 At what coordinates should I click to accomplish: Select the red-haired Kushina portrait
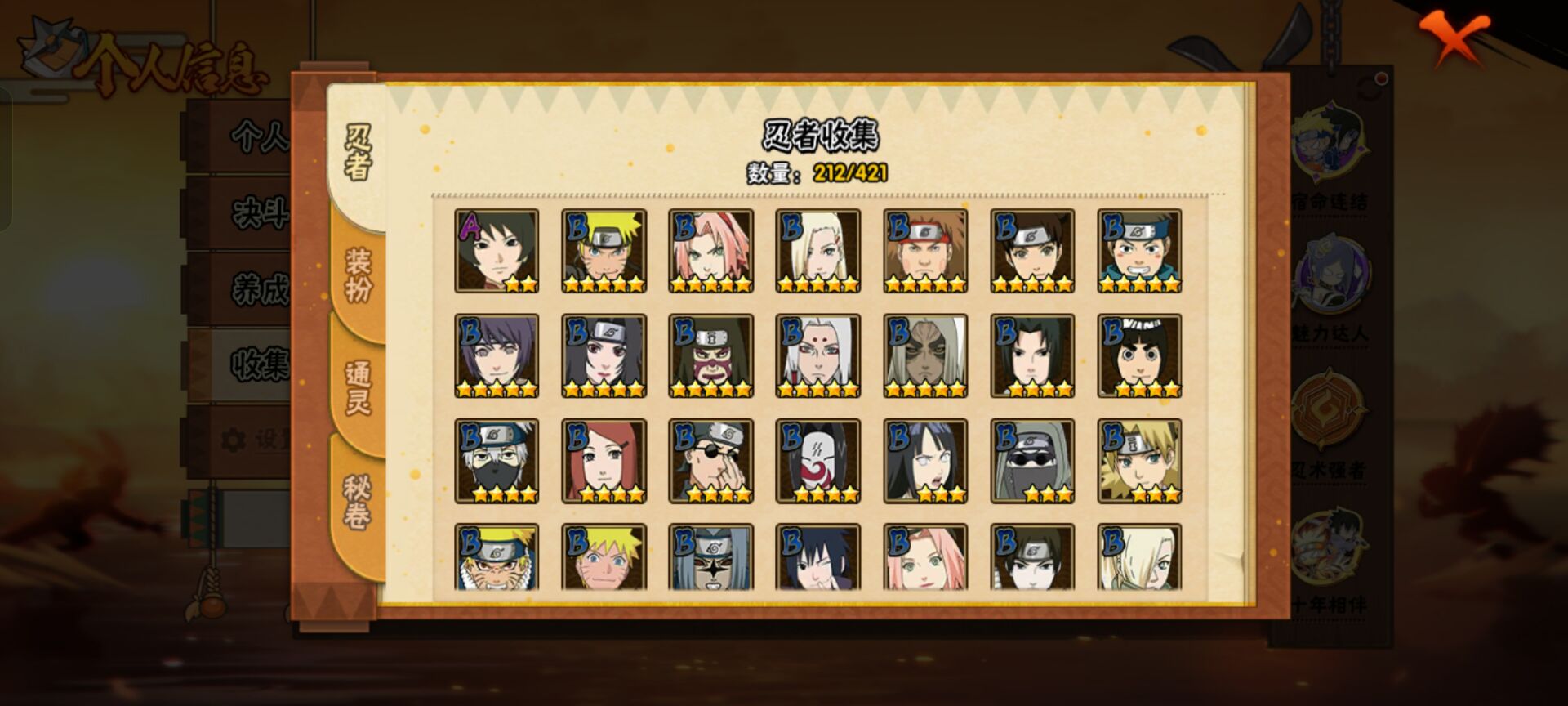(x=604, y=461)
